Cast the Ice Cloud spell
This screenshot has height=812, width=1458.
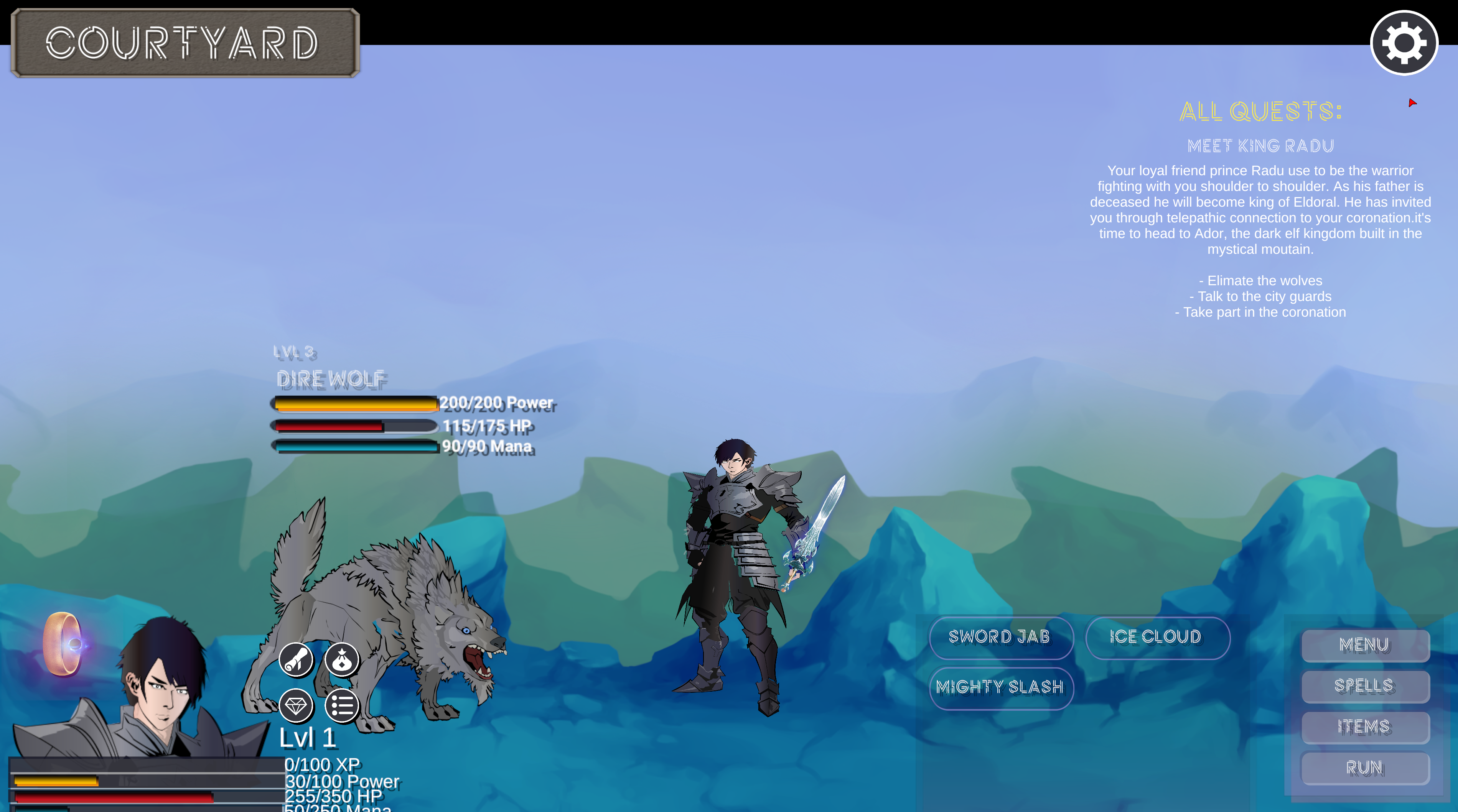pos(1157,637)
